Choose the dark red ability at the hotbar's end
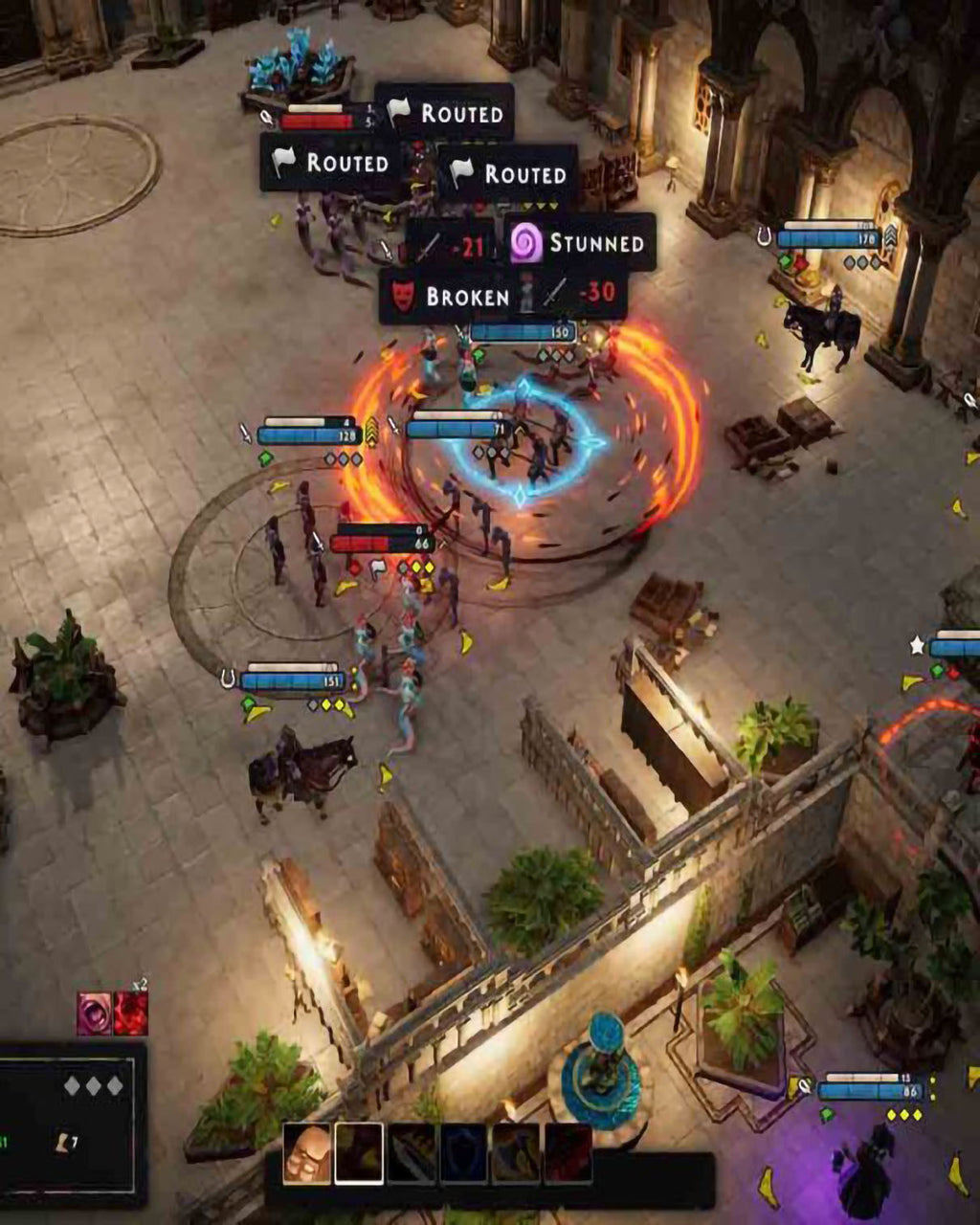This screenshot has height=1225, width=980. [568, 1153]
